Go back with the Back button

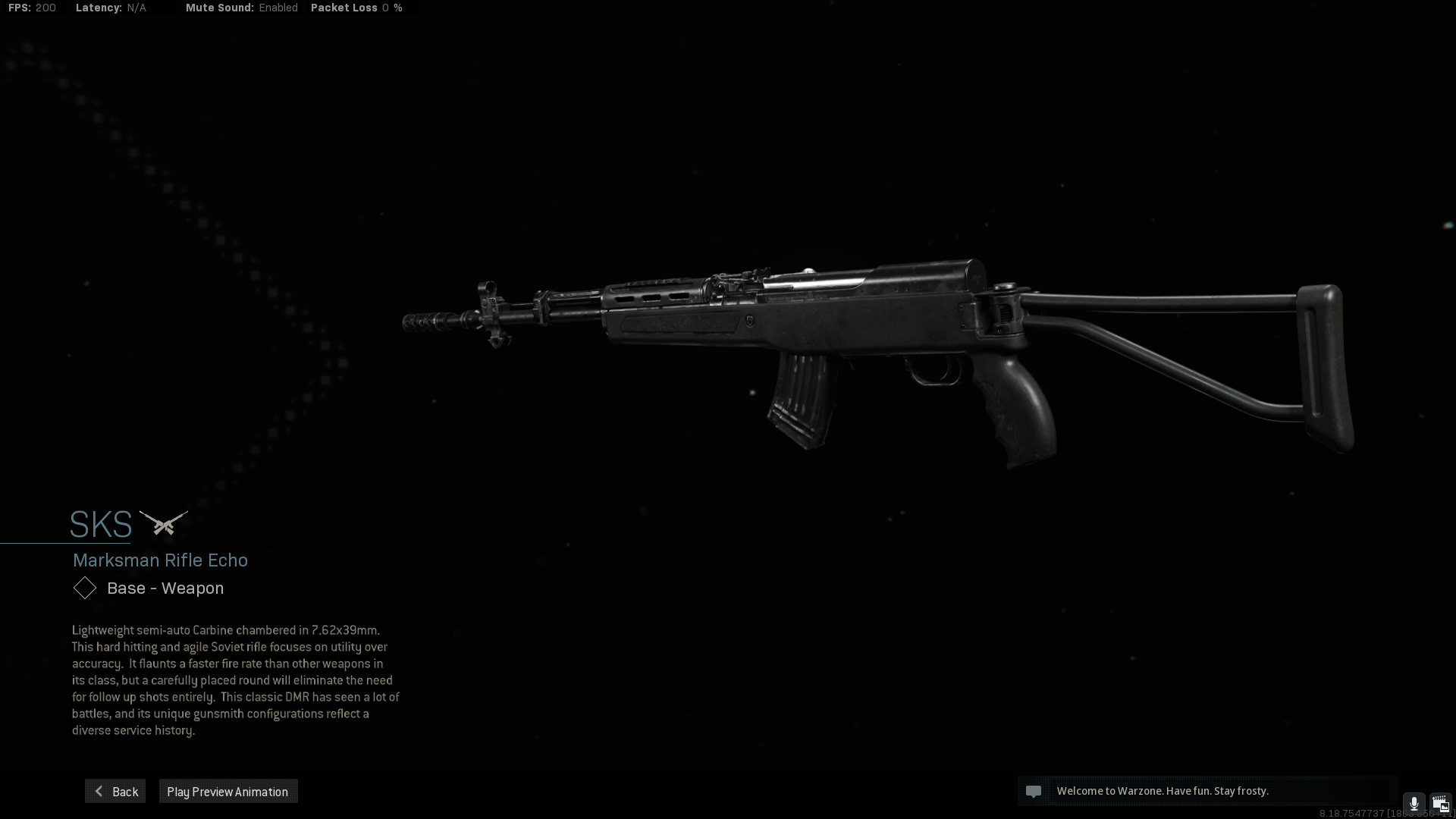115,792
